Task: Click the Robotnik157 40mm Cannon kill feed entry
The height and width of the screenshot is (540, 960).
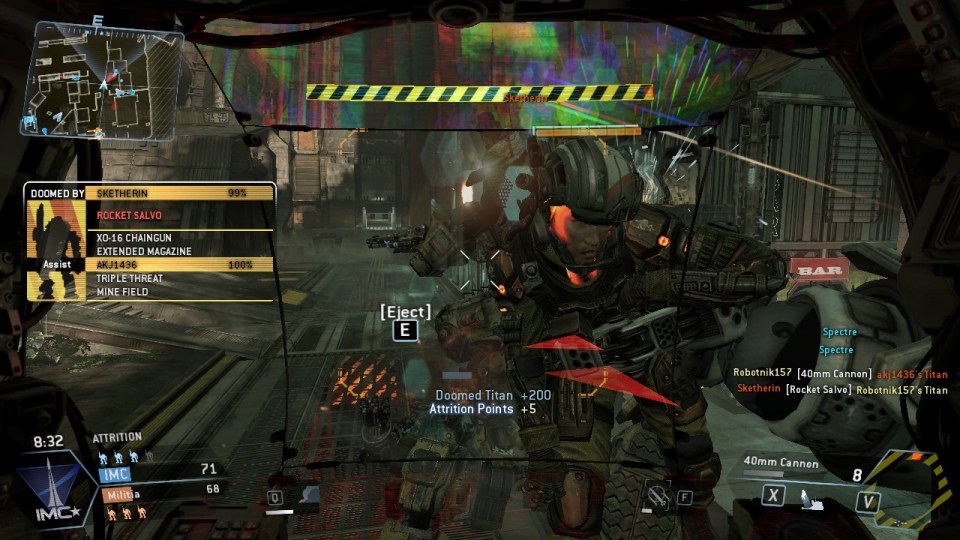Action: pos(838,373)
